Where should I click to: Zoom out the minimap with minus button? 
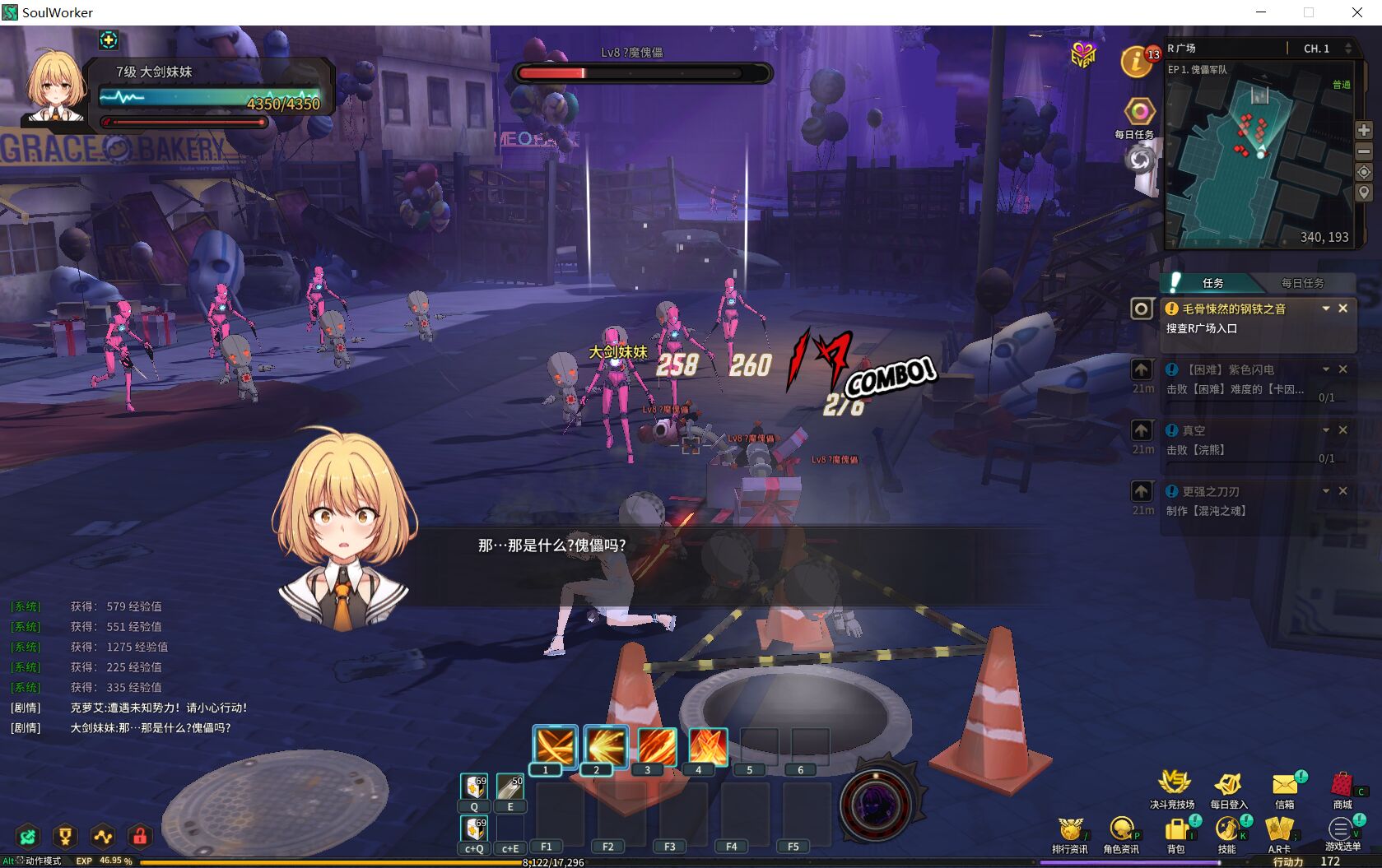coord(1364,151)
